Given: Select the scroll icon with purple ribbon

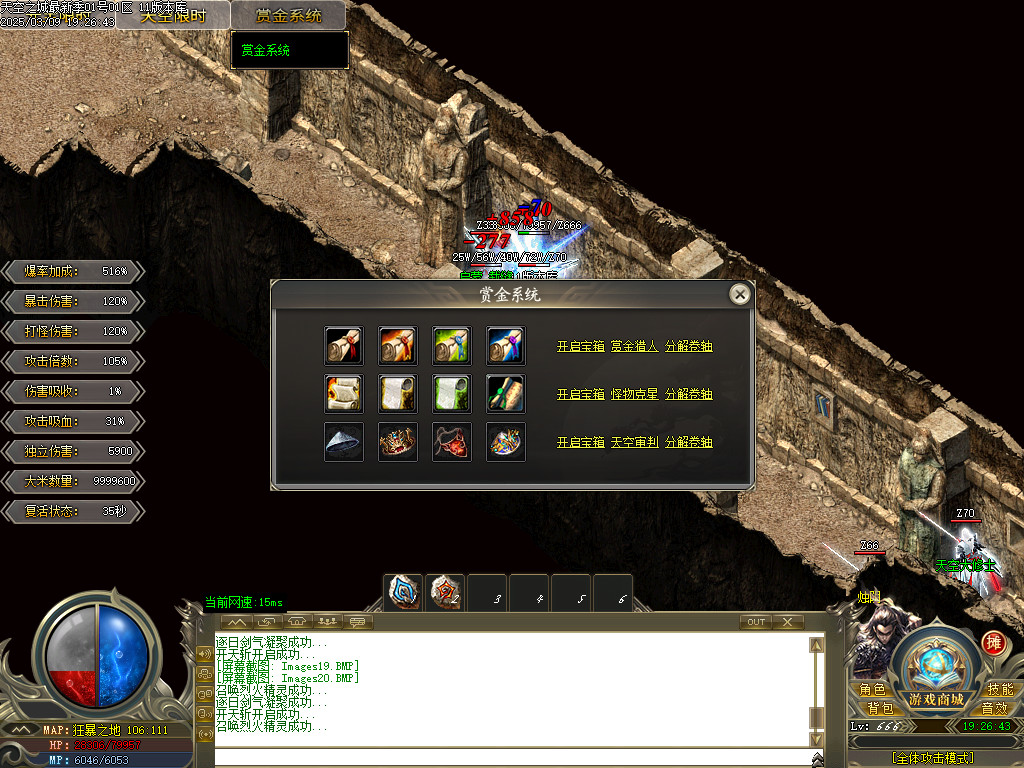Looking at the screenshot, I should [505, 345].
